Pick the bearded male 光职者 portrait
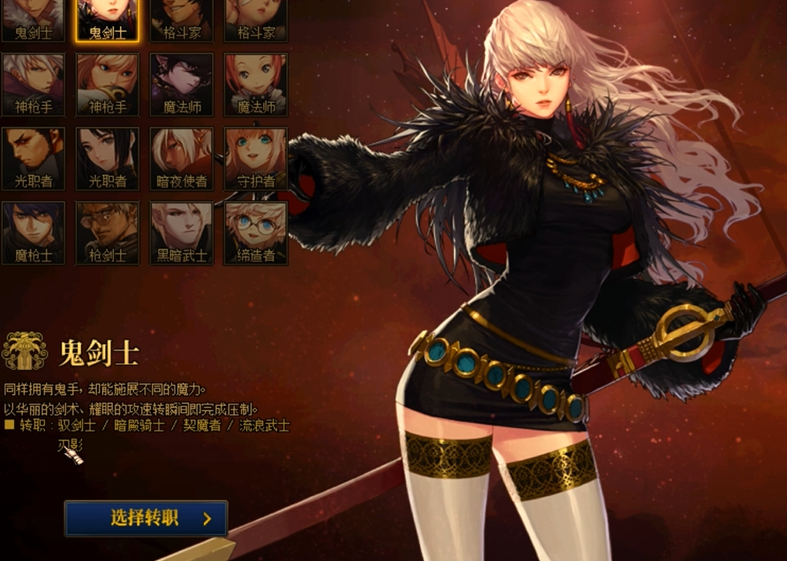The image size is (787, 561). click(x=33, y=158)
